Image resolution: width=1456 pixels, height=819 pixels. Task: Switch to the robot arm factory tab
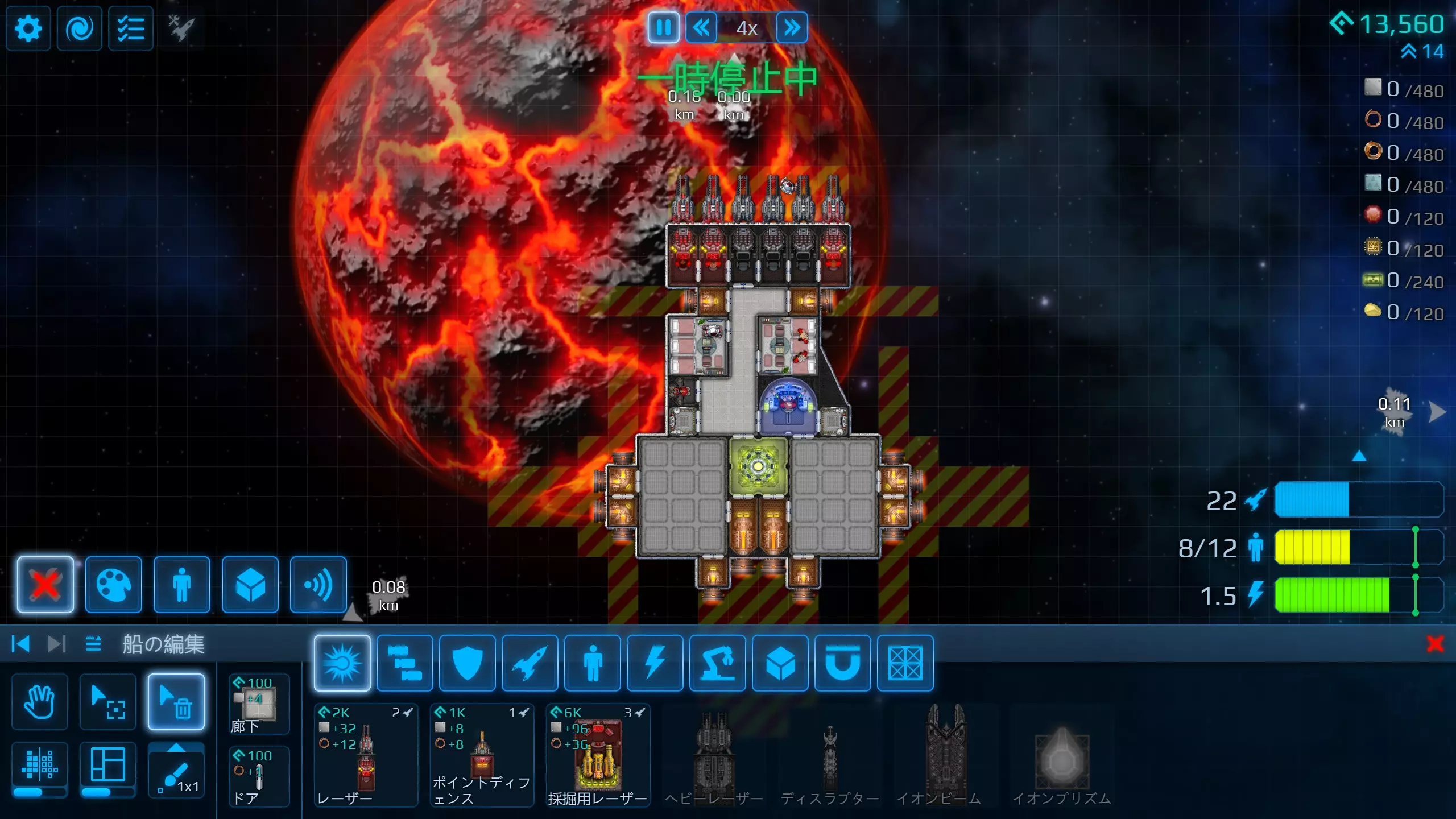point(718,663)
